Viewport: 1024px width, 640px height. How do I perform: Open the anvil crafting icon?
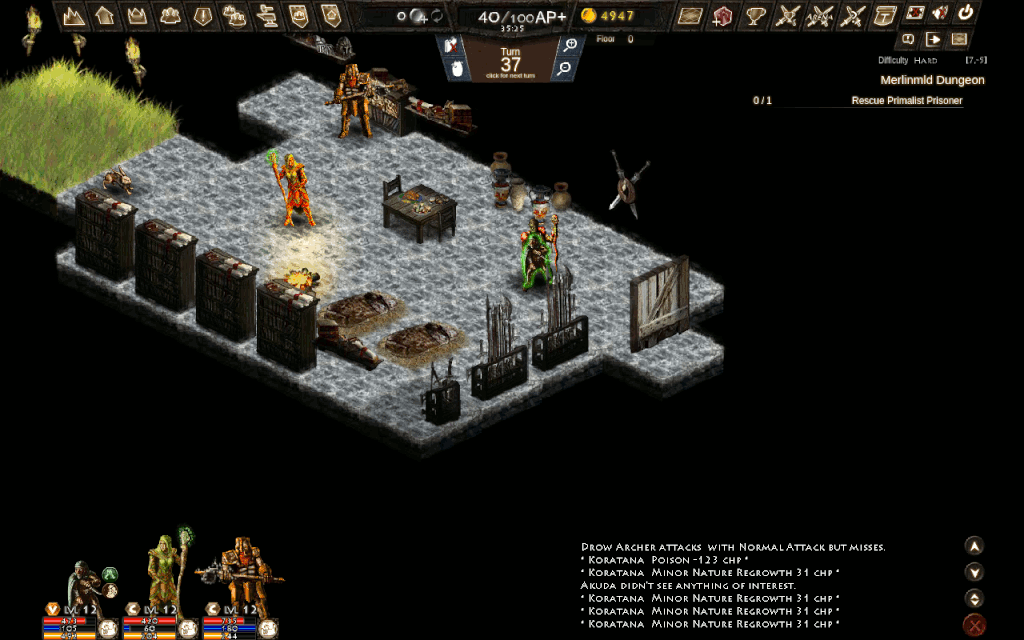tap(266, 15)
